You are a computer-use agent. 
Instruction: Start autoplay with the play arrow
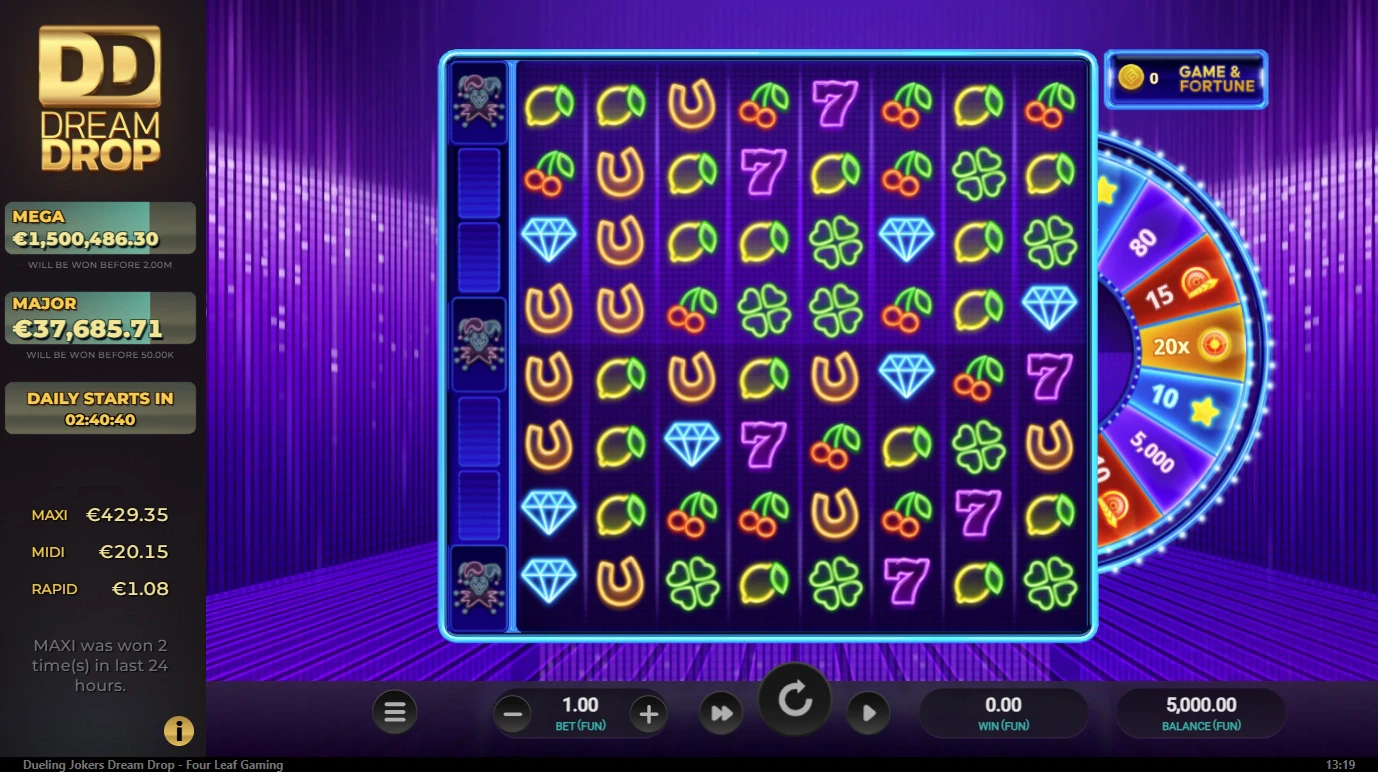tap(868, 712)
